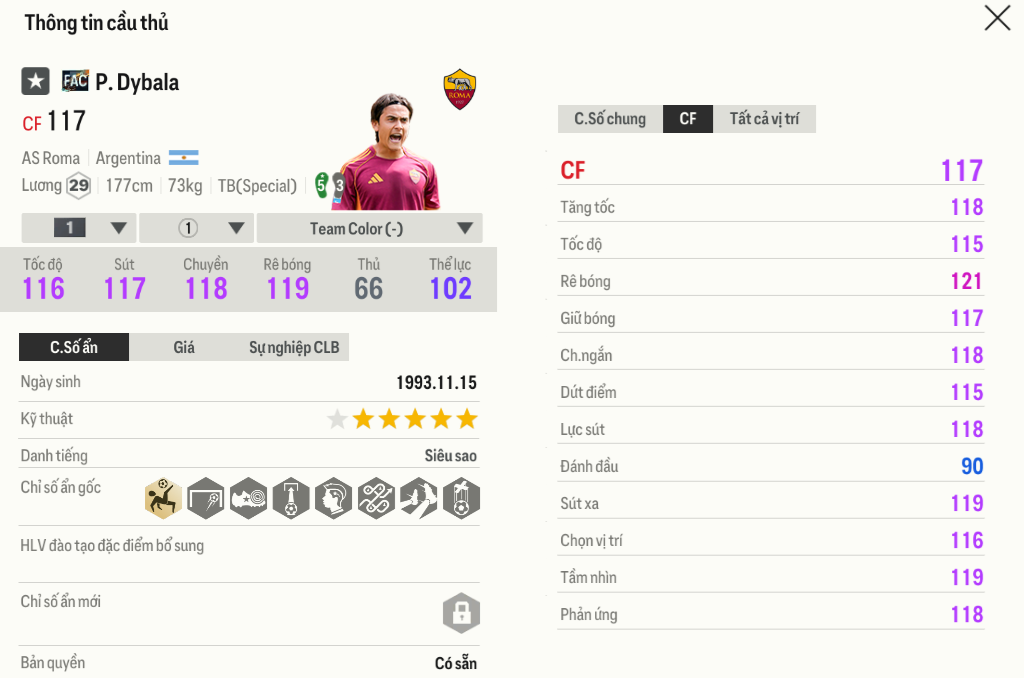Open the circled 1 level dropdown
The image size is (1024, 678).
click(197, 228)
